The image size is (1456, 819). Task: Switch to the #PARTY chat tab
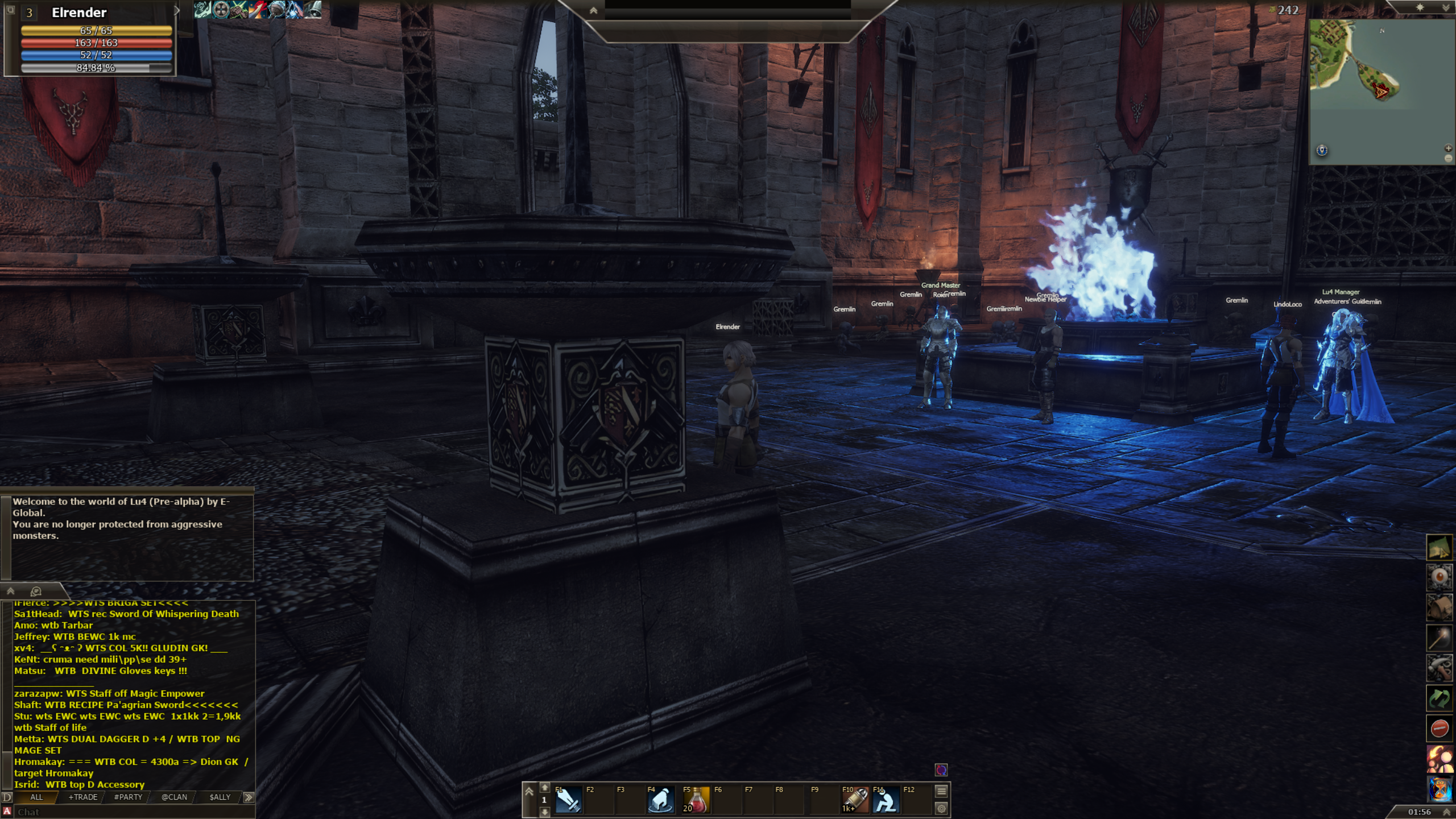[x=128, y=797]
